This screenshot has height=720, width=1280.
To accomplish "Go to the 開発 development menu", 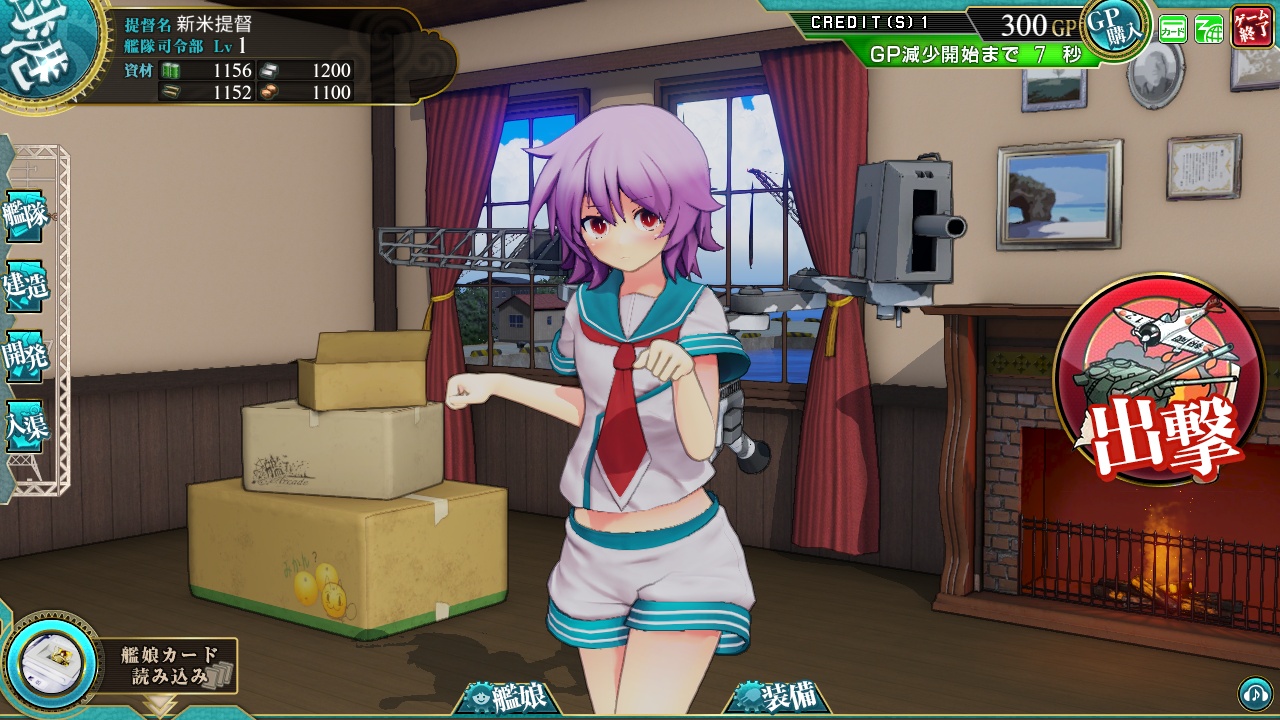I will [26, 357].
